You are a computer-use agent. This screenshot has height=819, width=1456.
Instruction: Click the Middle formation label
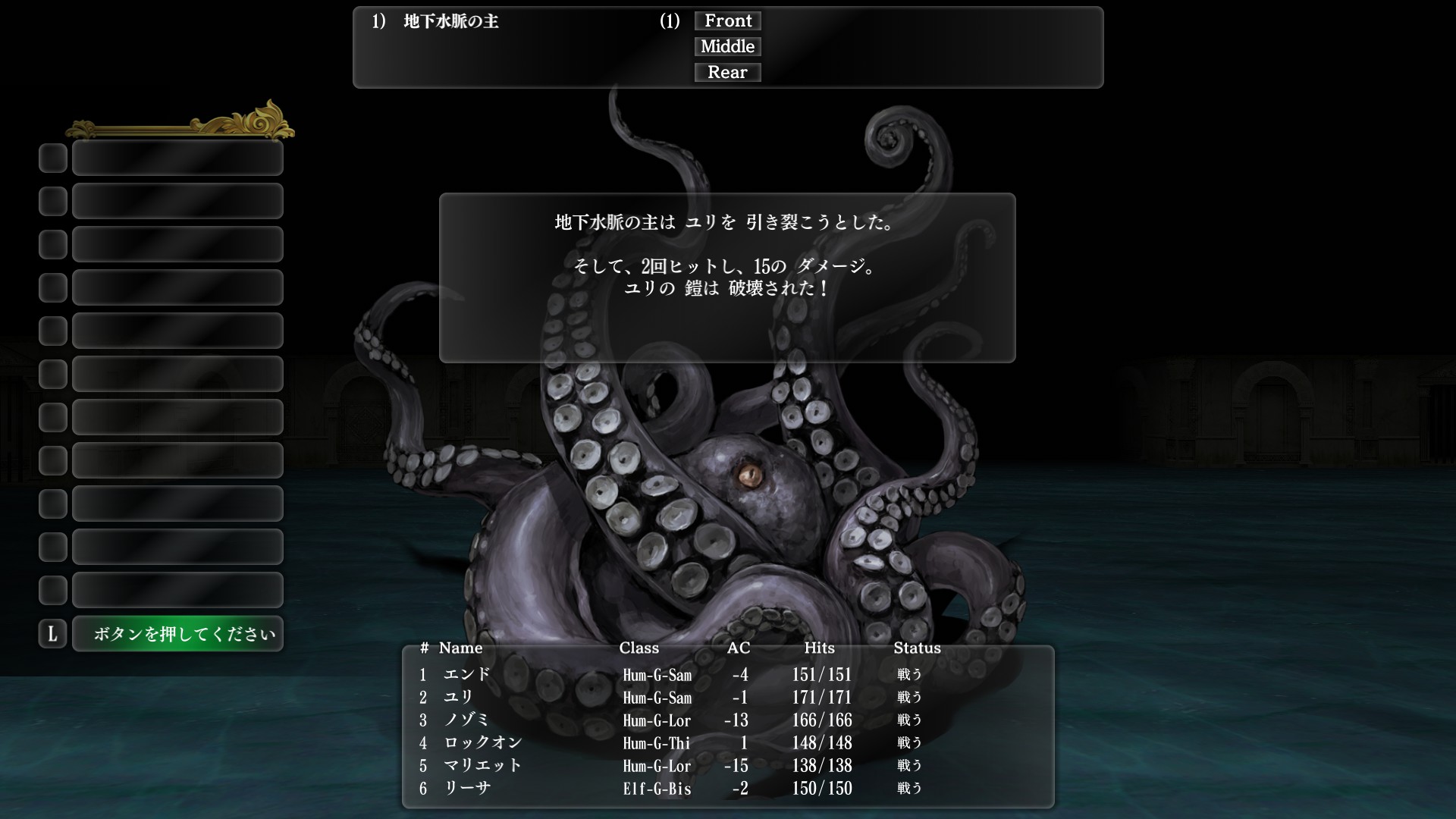[726, 46]
